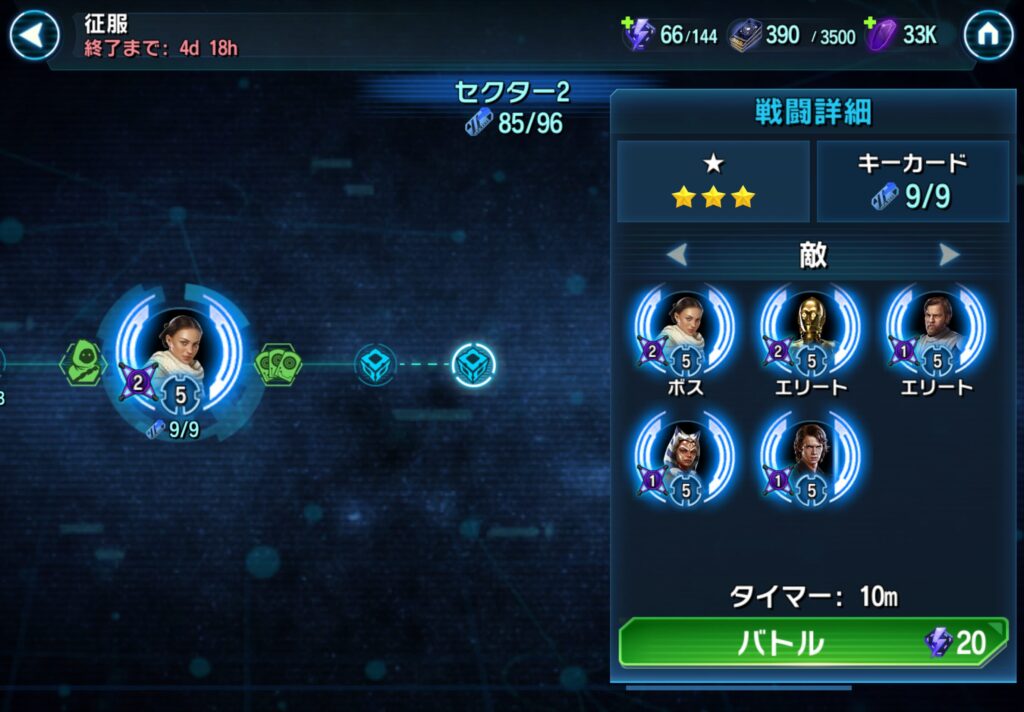Screen dimensions: 1024x712
Task: View the Ahsoka Tano enemy portrait
Action: pyautogui.click(x=684, y=455)
